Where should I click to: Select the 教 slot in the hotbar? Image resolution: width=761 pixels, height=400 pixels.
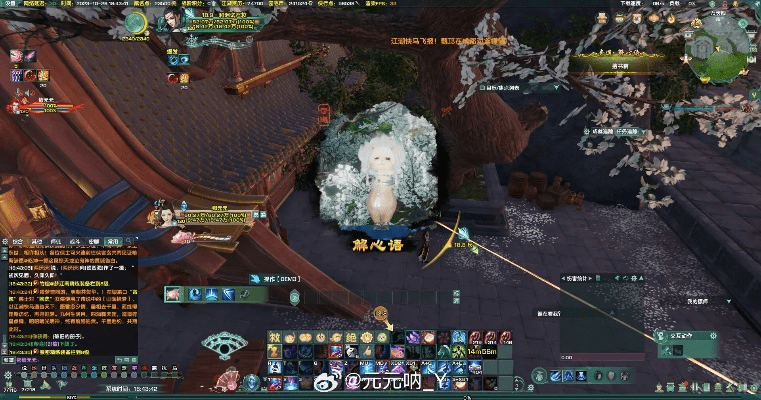(x=274, y=338)
